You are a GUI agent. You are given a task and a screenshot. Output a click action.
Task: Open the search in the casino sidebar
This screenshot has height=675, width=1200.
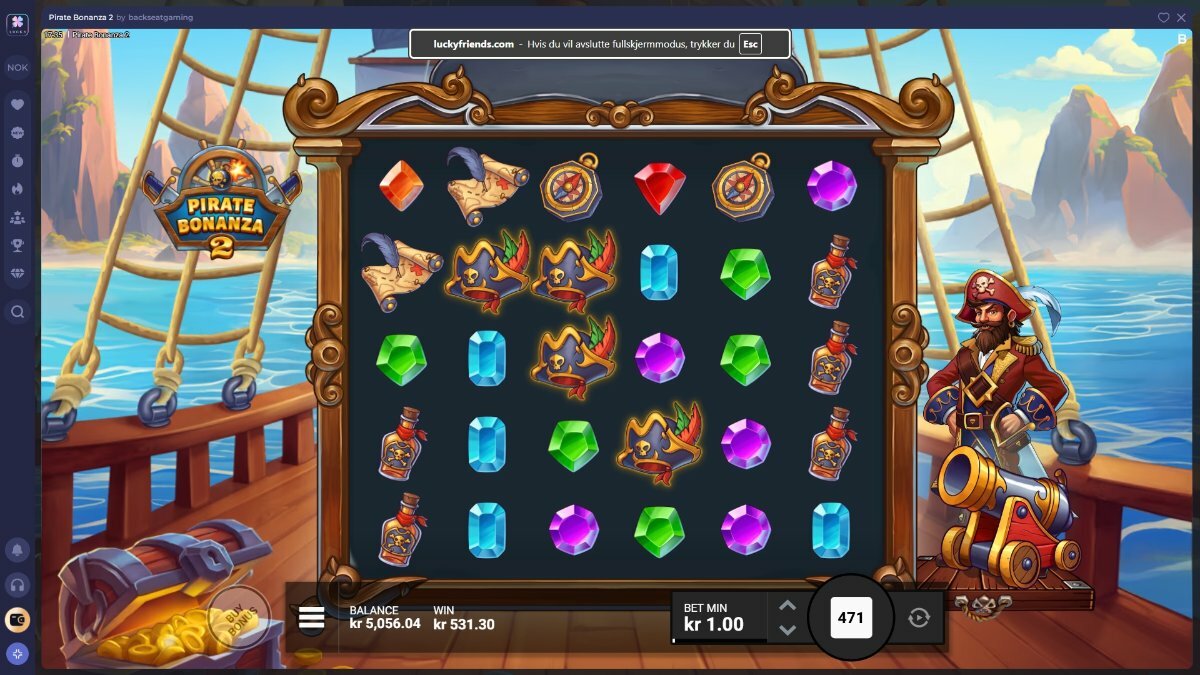(x=18, y=312)
